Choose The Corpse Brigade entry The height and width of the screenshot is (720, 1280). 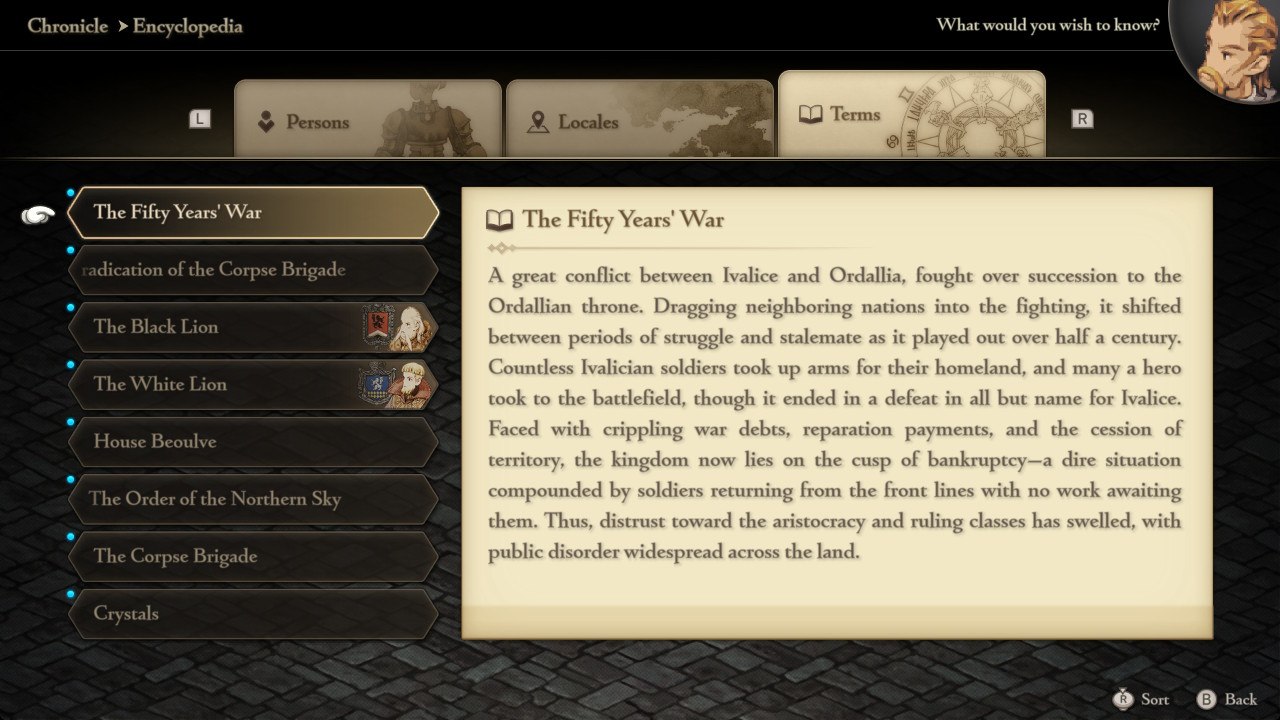[x=252, y=556]
